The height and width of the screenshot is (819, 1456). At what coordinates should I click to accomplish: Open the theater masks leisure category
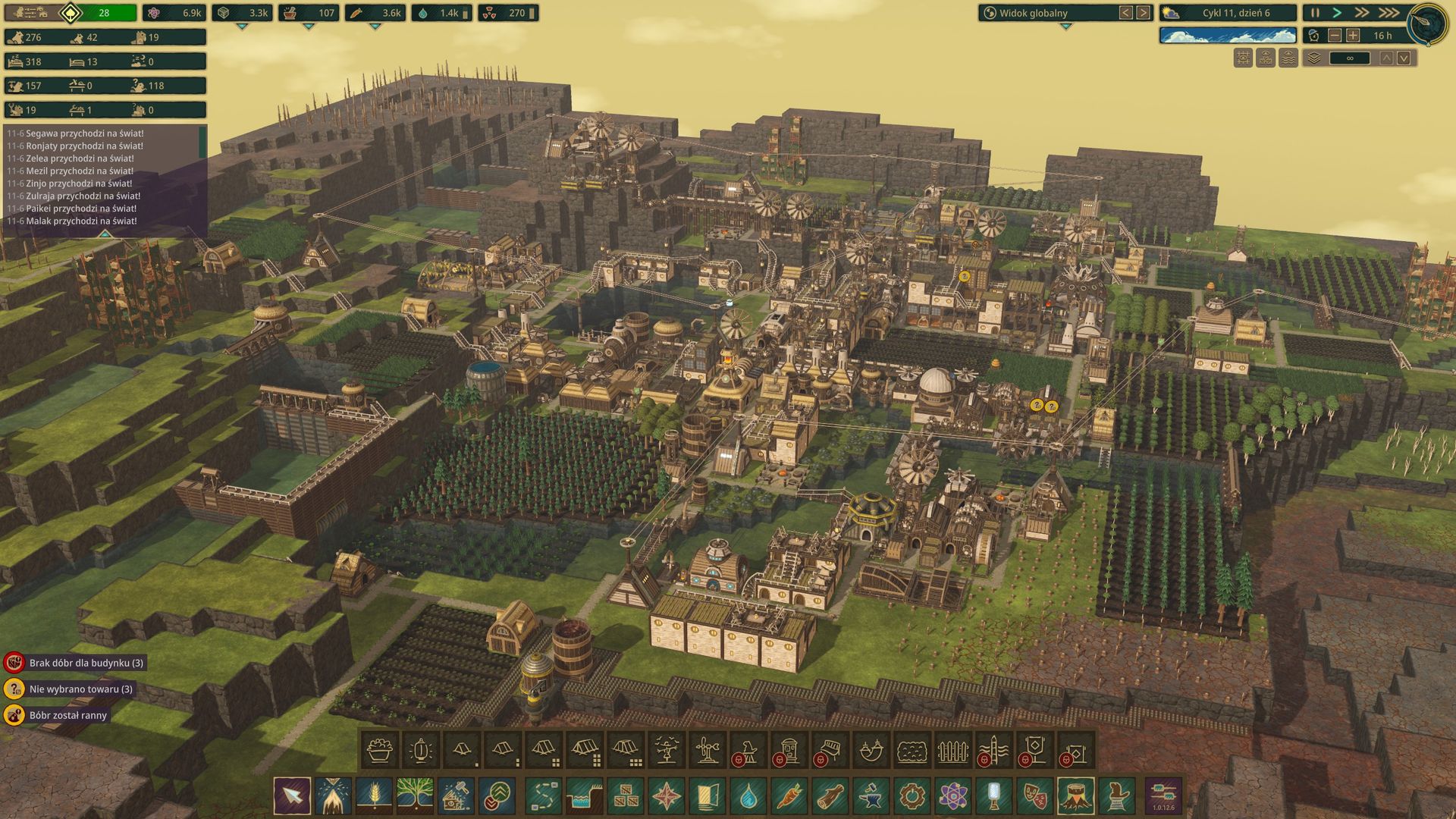(1035, 796)
